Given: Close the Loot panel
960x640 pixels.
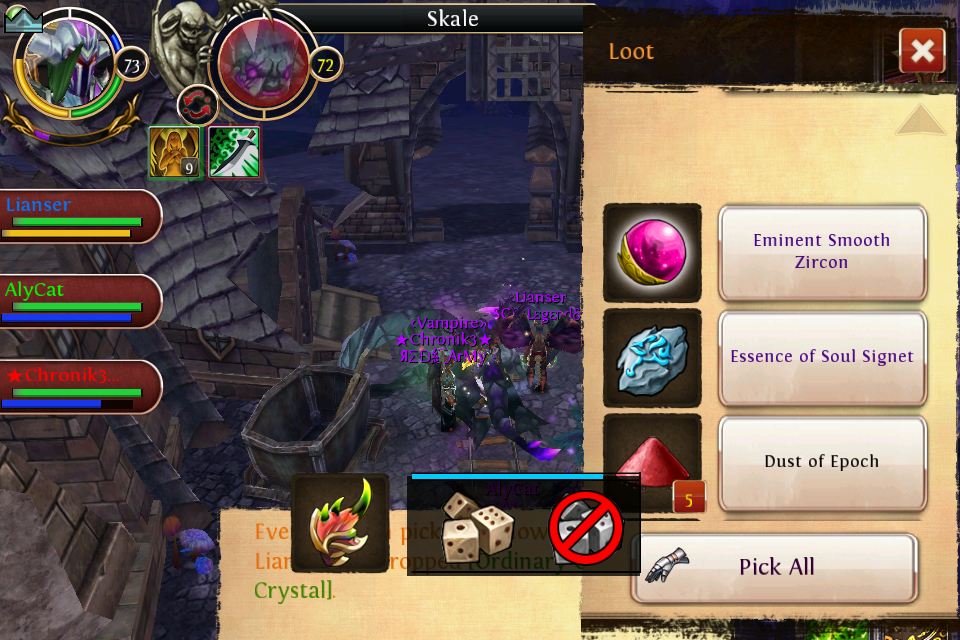Looking at the screenshot, I should (922, 51).
